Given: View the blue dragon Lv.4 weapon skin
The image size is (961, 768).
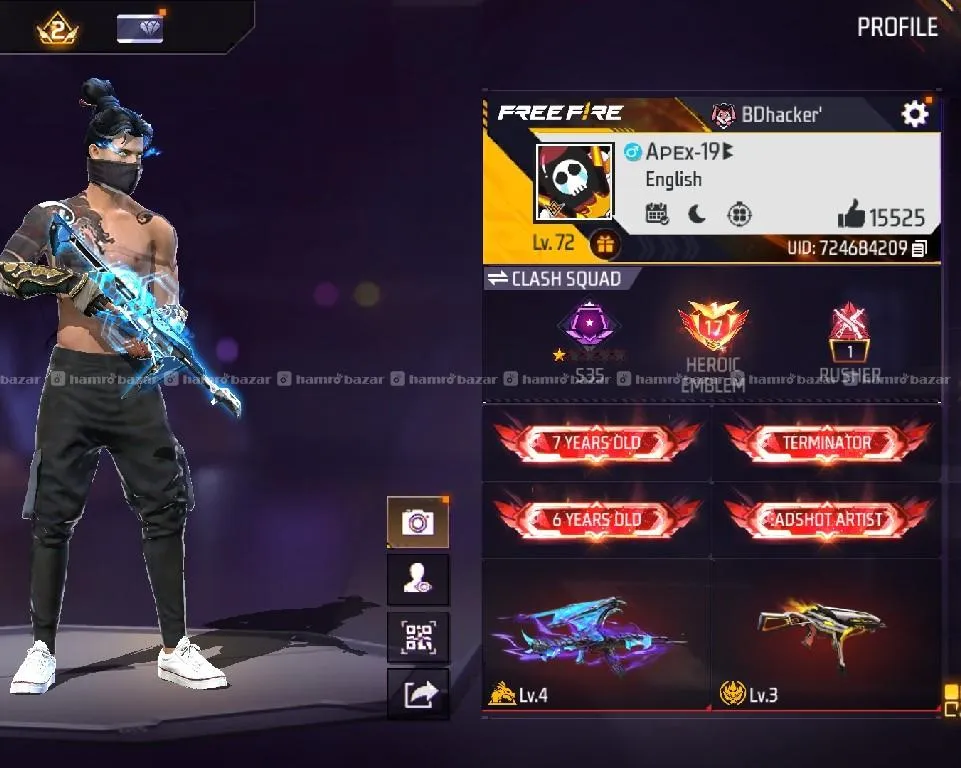Looking at the screenshot, I should [597, 636].
